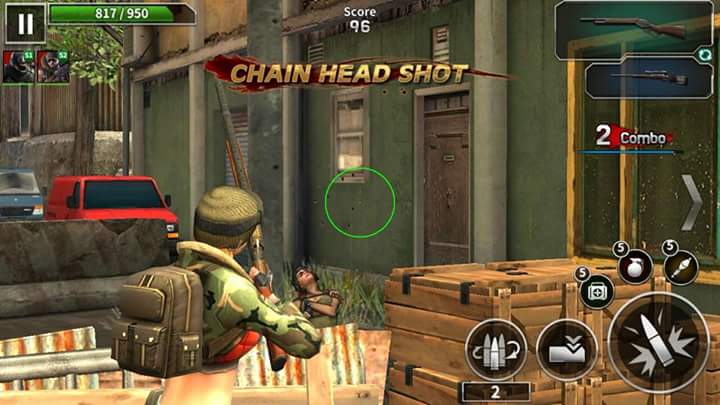Tap the fire bullet button
This screenshot has width=720, height=405.
658,342
